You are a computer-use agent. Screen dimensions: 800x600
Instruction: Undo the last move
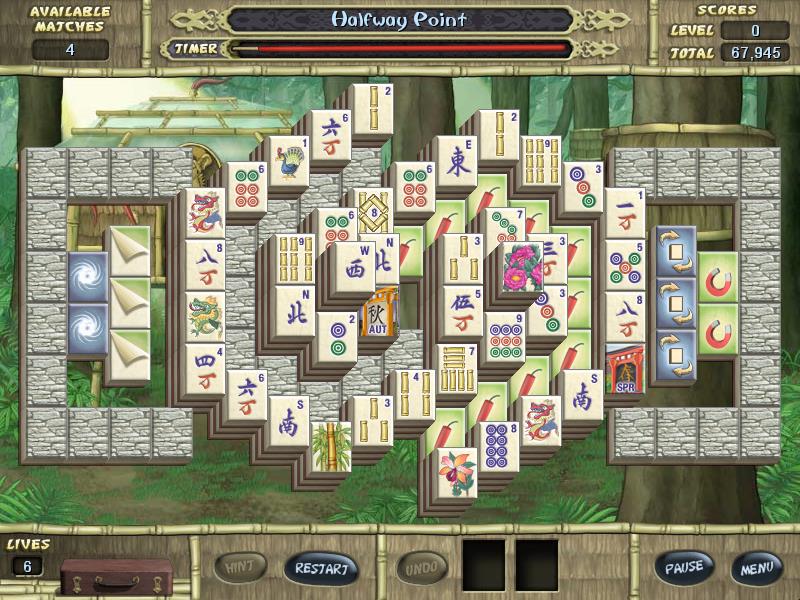pyautogui.click(x=422, y=568)
